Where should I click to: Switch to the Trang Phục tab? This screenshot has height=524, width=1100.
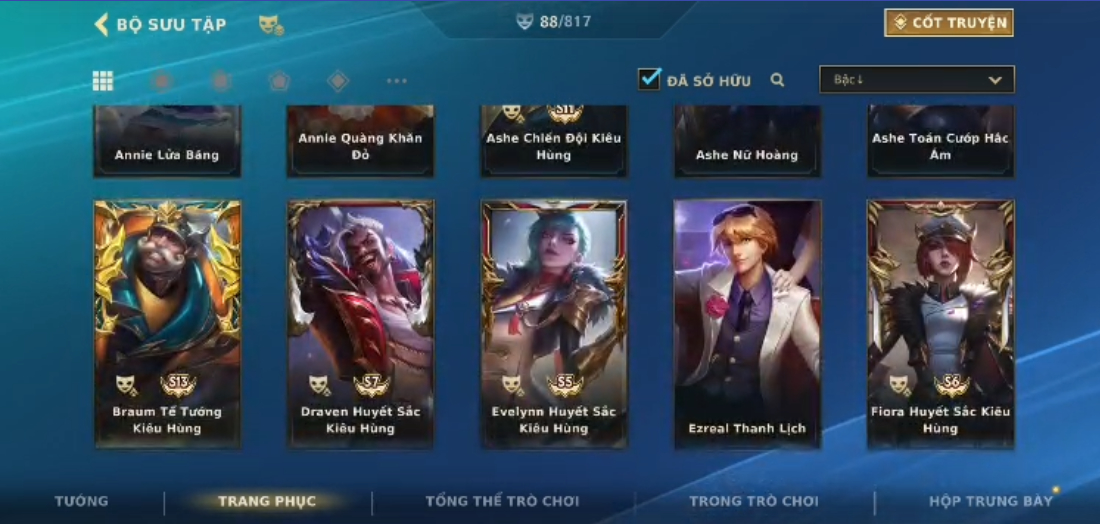point(267,501)
